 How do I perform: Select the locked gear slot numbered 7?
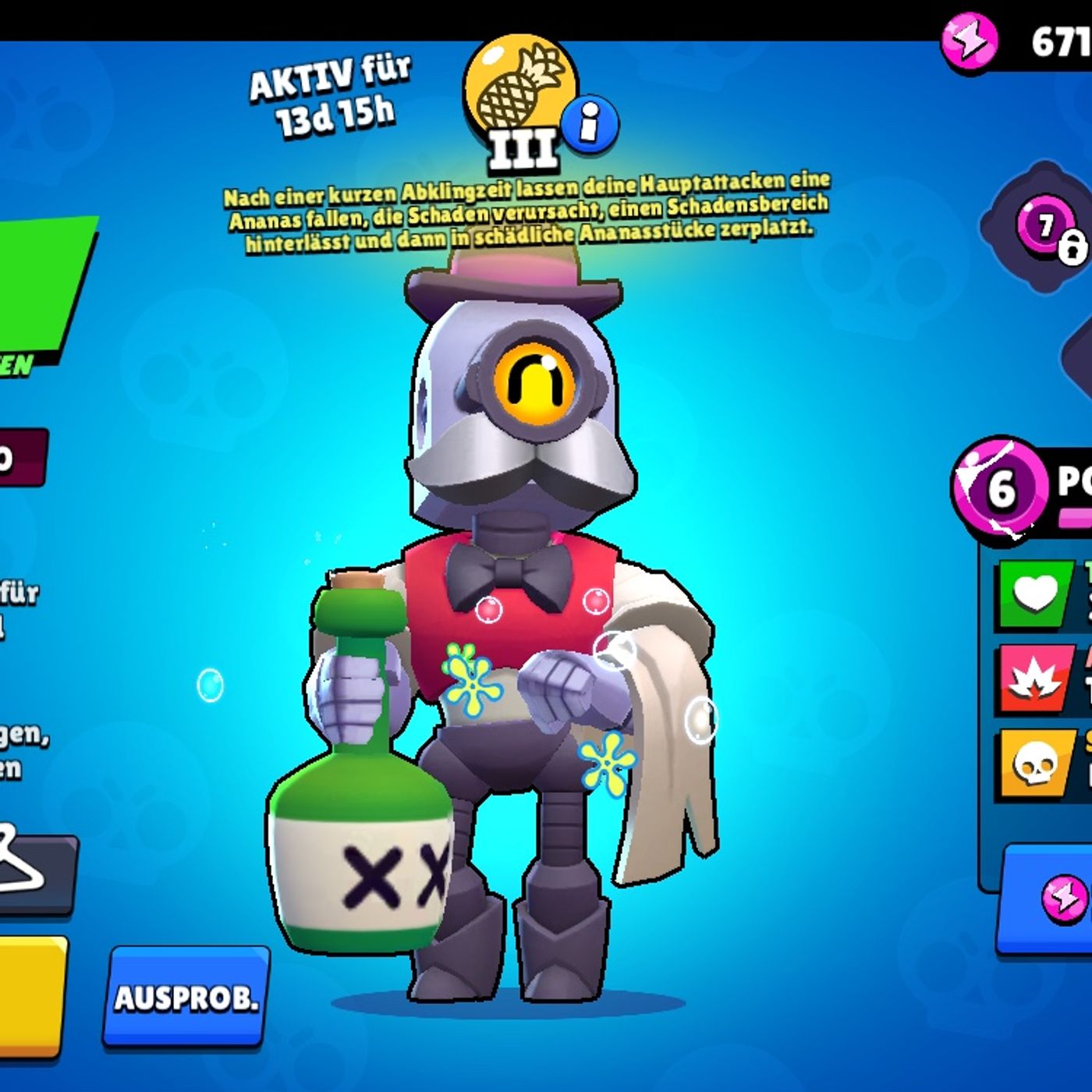pos(1049,229)
